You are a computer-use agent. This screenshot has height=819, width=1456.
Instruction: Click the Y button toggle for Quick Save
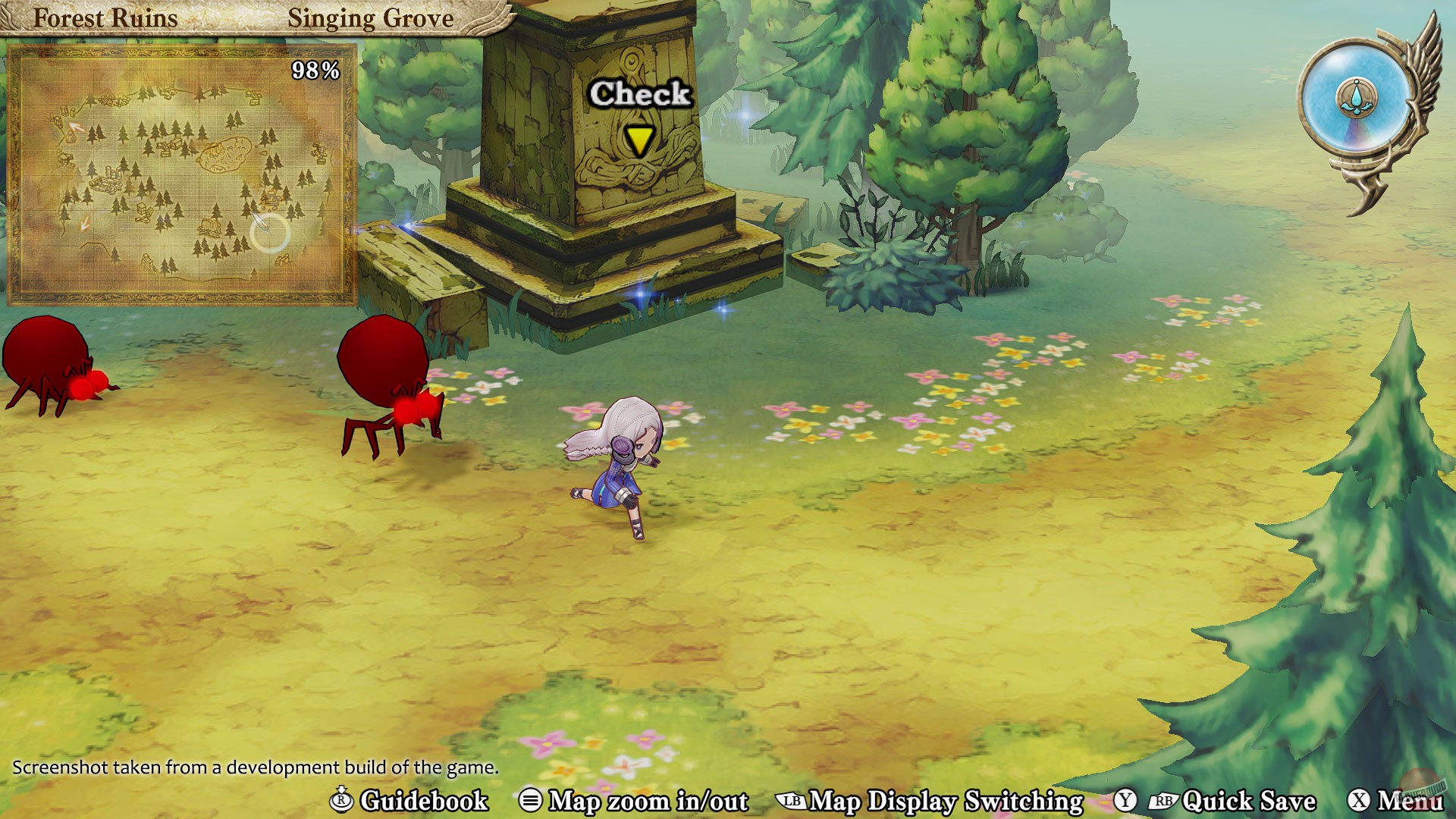click(1125, 802)
